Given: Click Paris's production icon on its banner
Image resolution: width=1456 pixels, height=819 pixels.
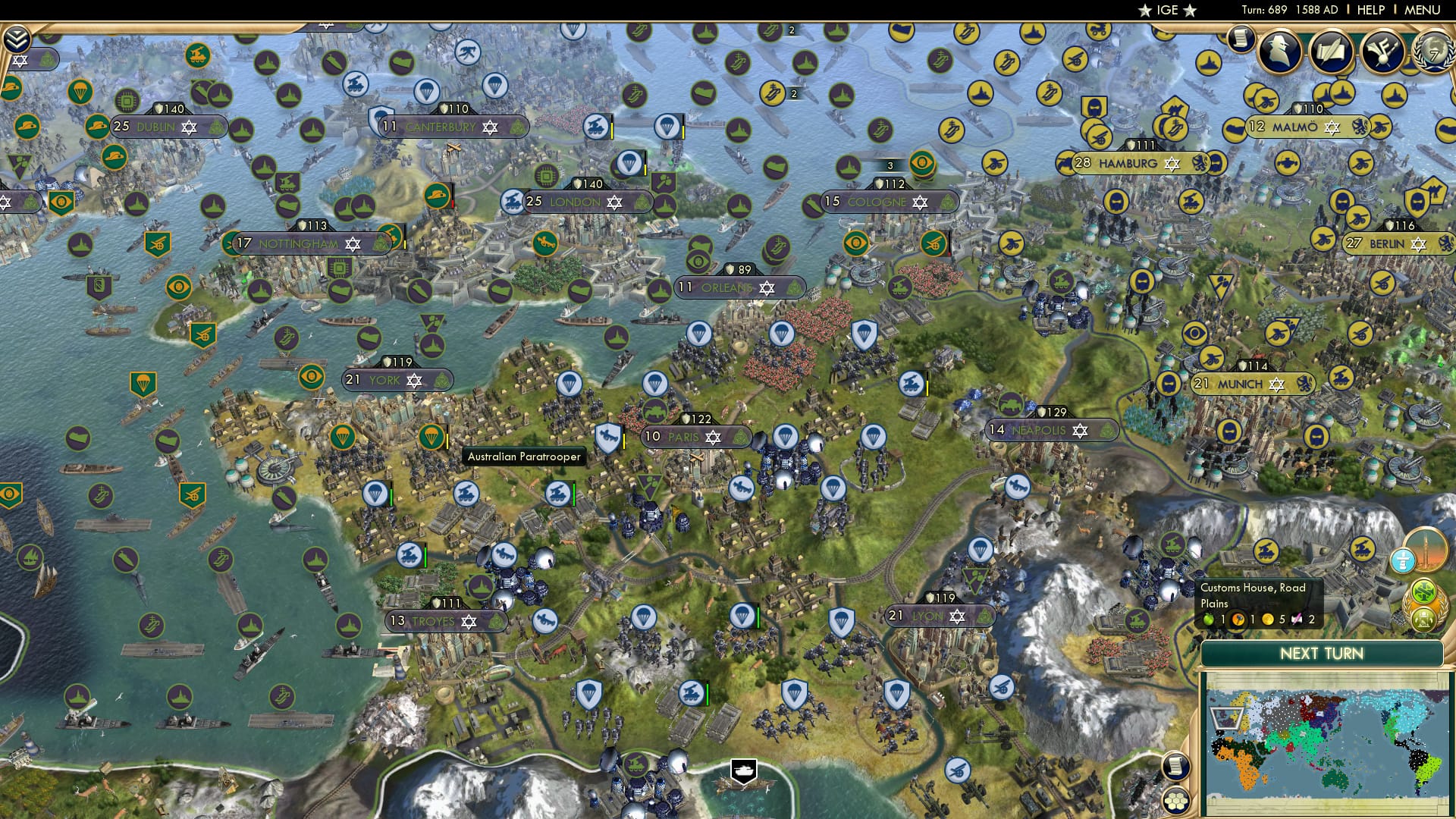Looking at the screenshot, I should click(x=742, y=438).
